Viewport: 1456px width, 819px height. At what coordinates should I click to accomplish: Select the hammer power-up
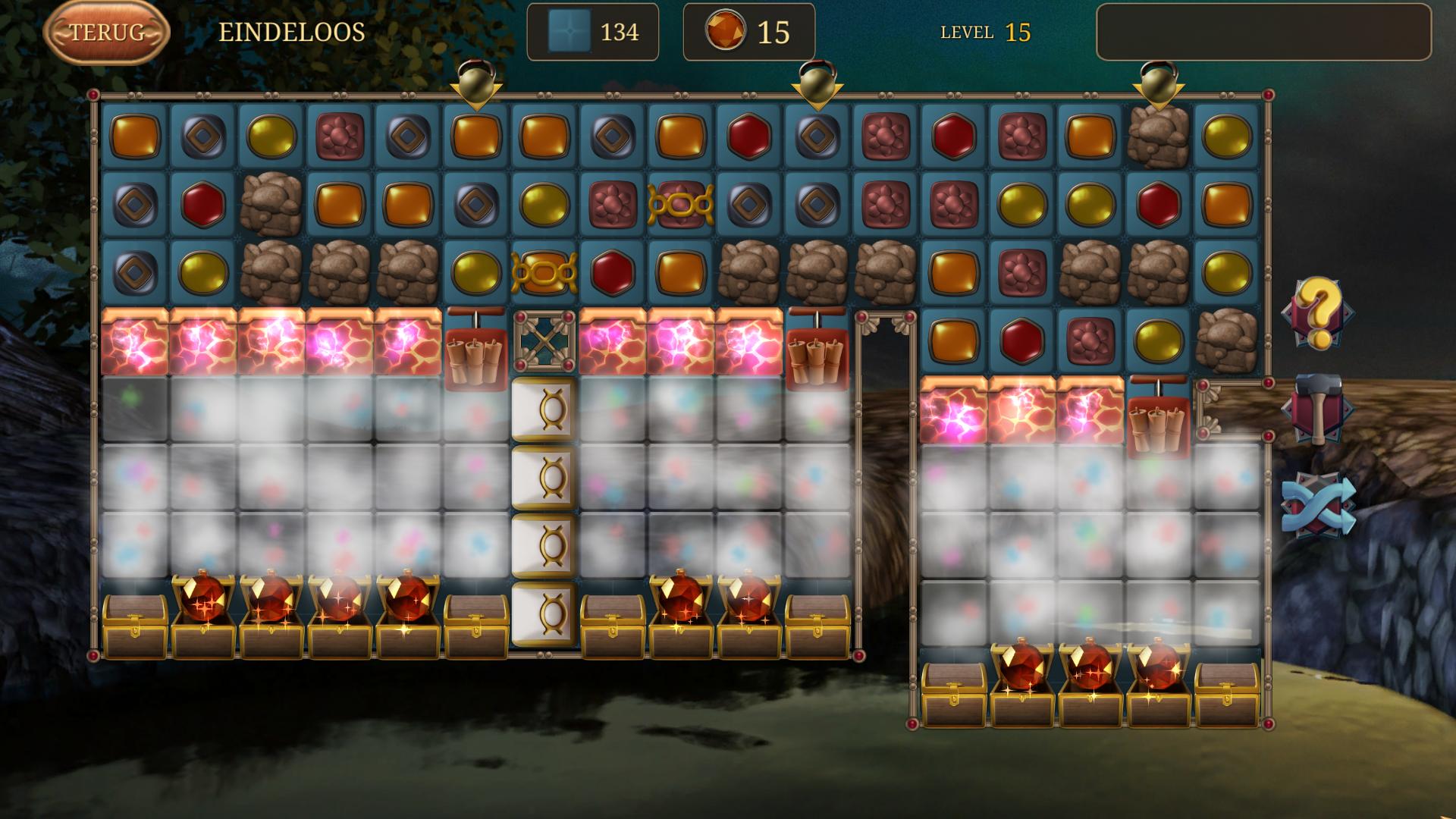click(x=1319, y=409)
